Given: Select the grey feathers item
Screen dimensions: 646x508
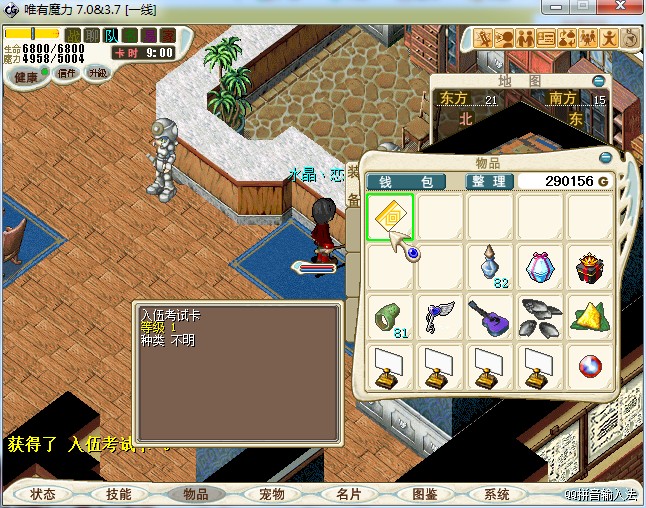Looking at the screenshot, I should pos(540,317).
